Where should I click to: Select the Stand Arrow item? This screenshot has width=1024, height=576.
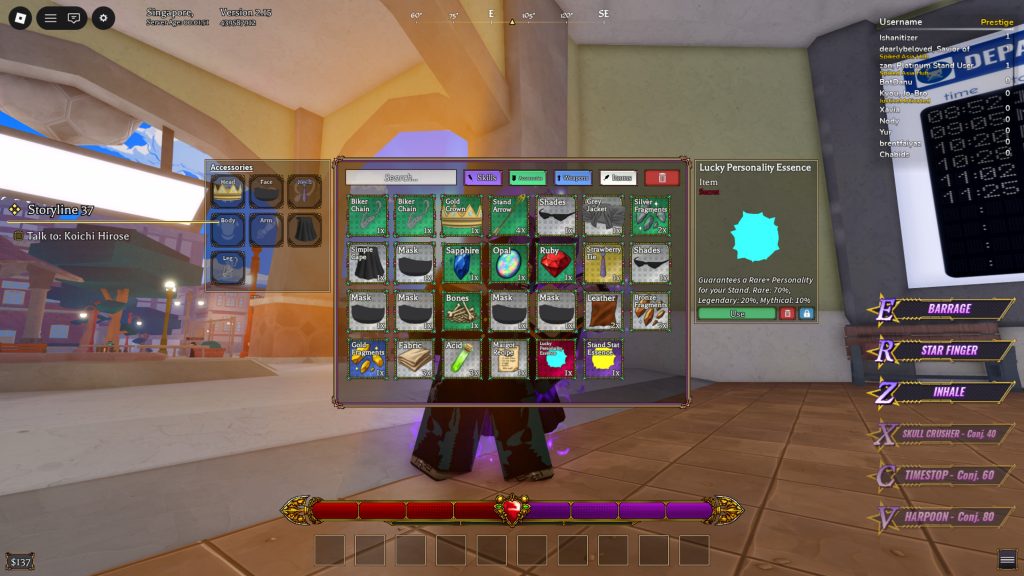(508, 215)
